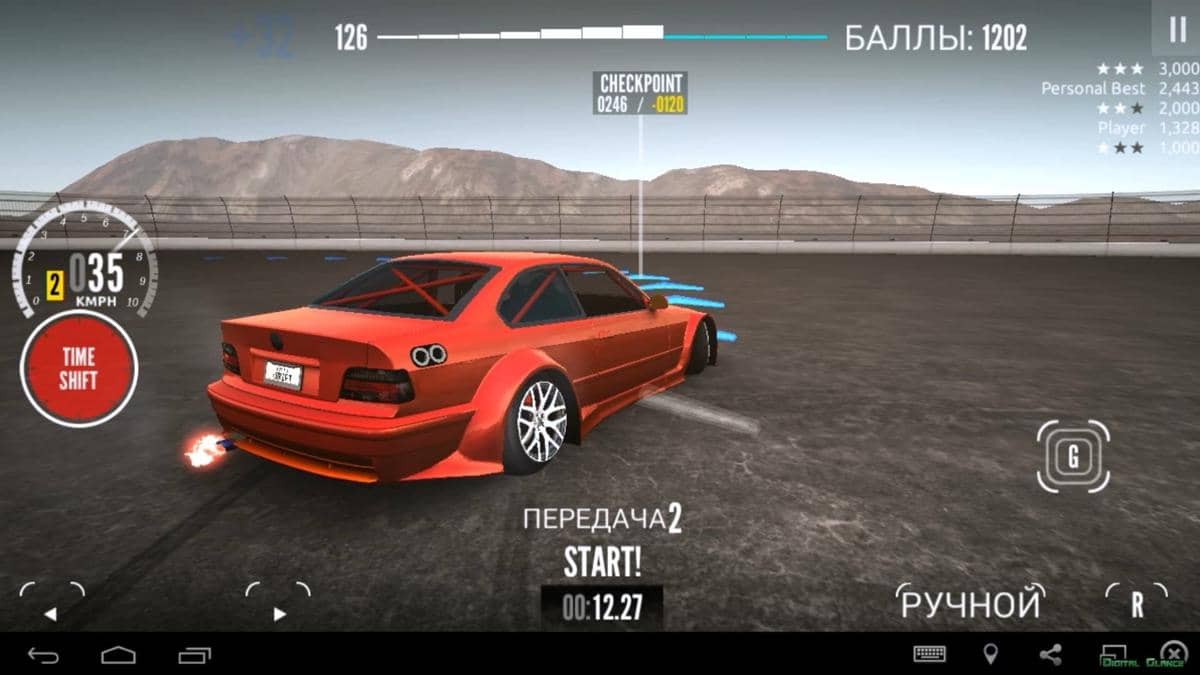
Task: Go to the Android home screen
Action: (x=118, y=655)
